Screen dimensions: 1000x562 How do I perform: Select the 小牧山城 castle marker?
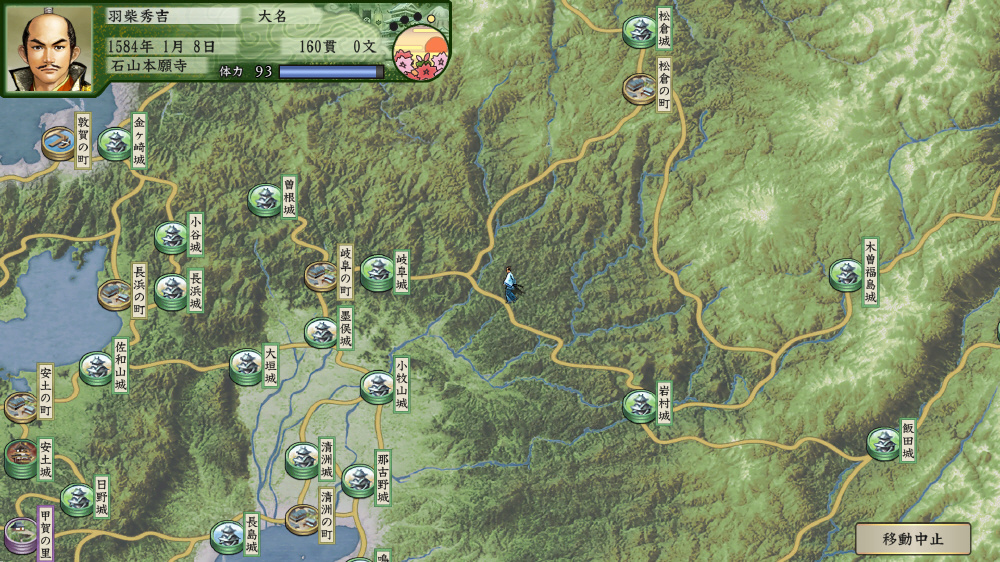[x=377, y=386]
